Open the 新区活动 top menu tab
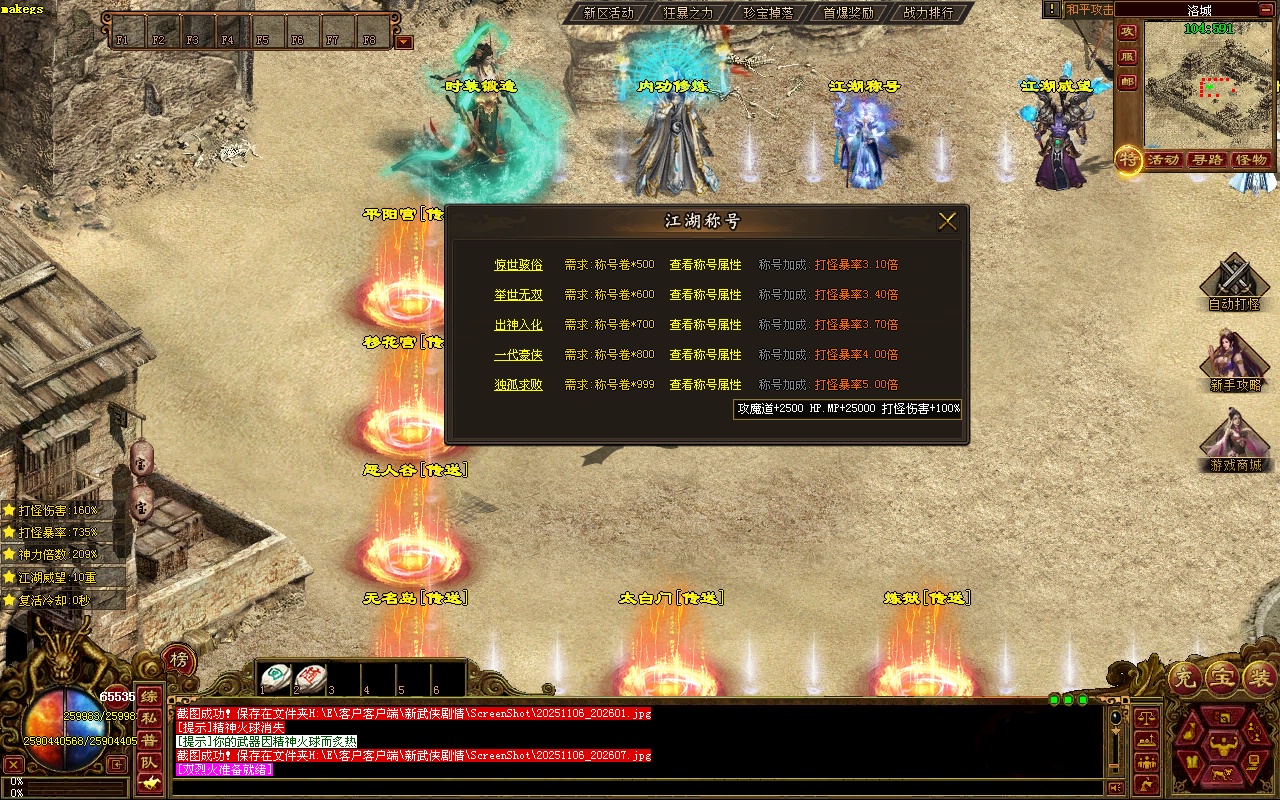Screen dimensions: 1280x800 point(608,13)
